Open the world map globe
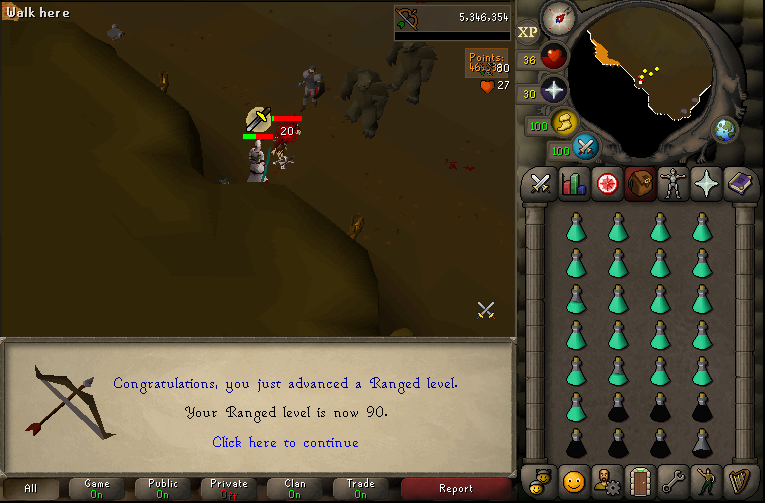 pos(724,130)
